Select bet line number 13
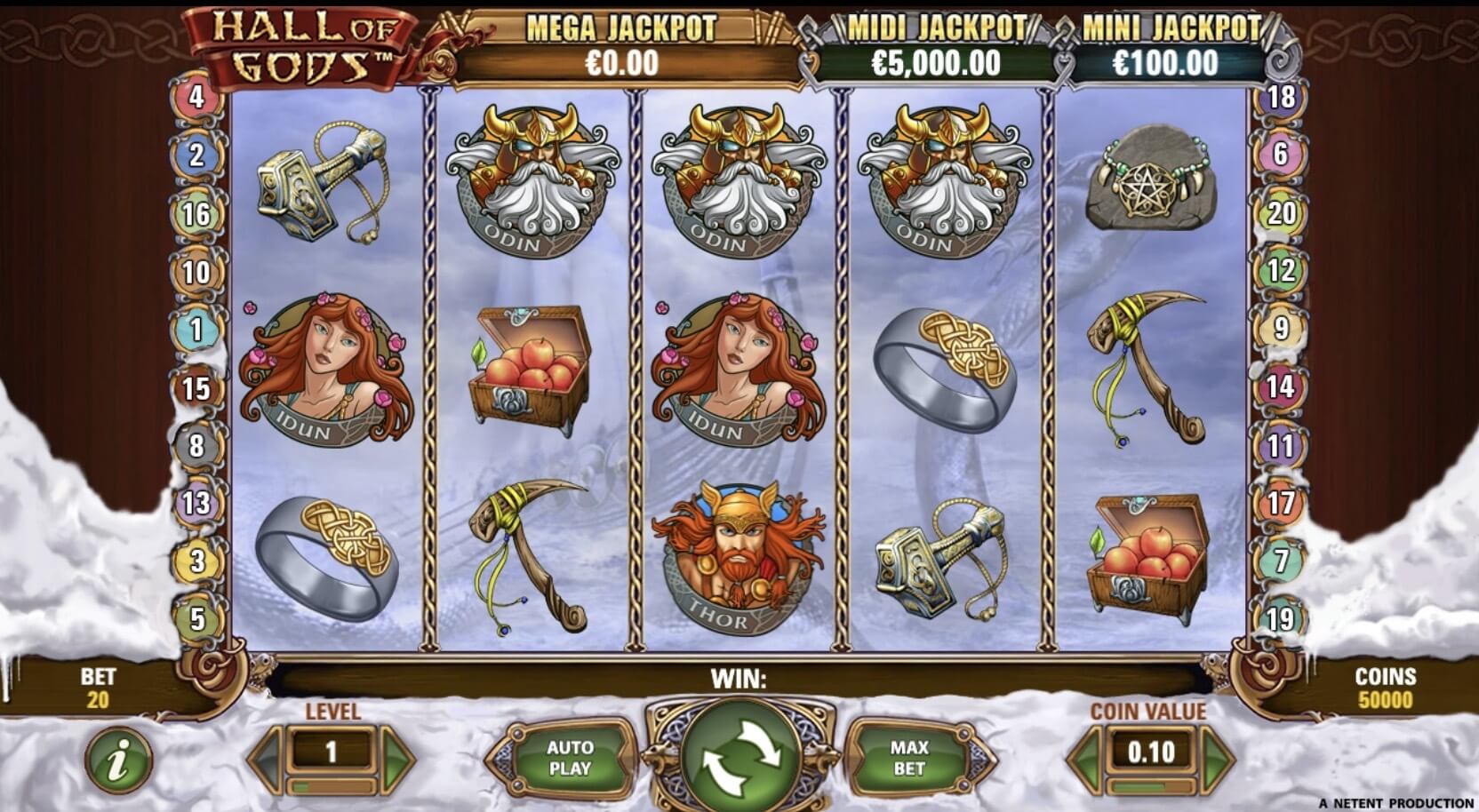The width and height of the screenshot is (1479, 812). coord(196,503)
